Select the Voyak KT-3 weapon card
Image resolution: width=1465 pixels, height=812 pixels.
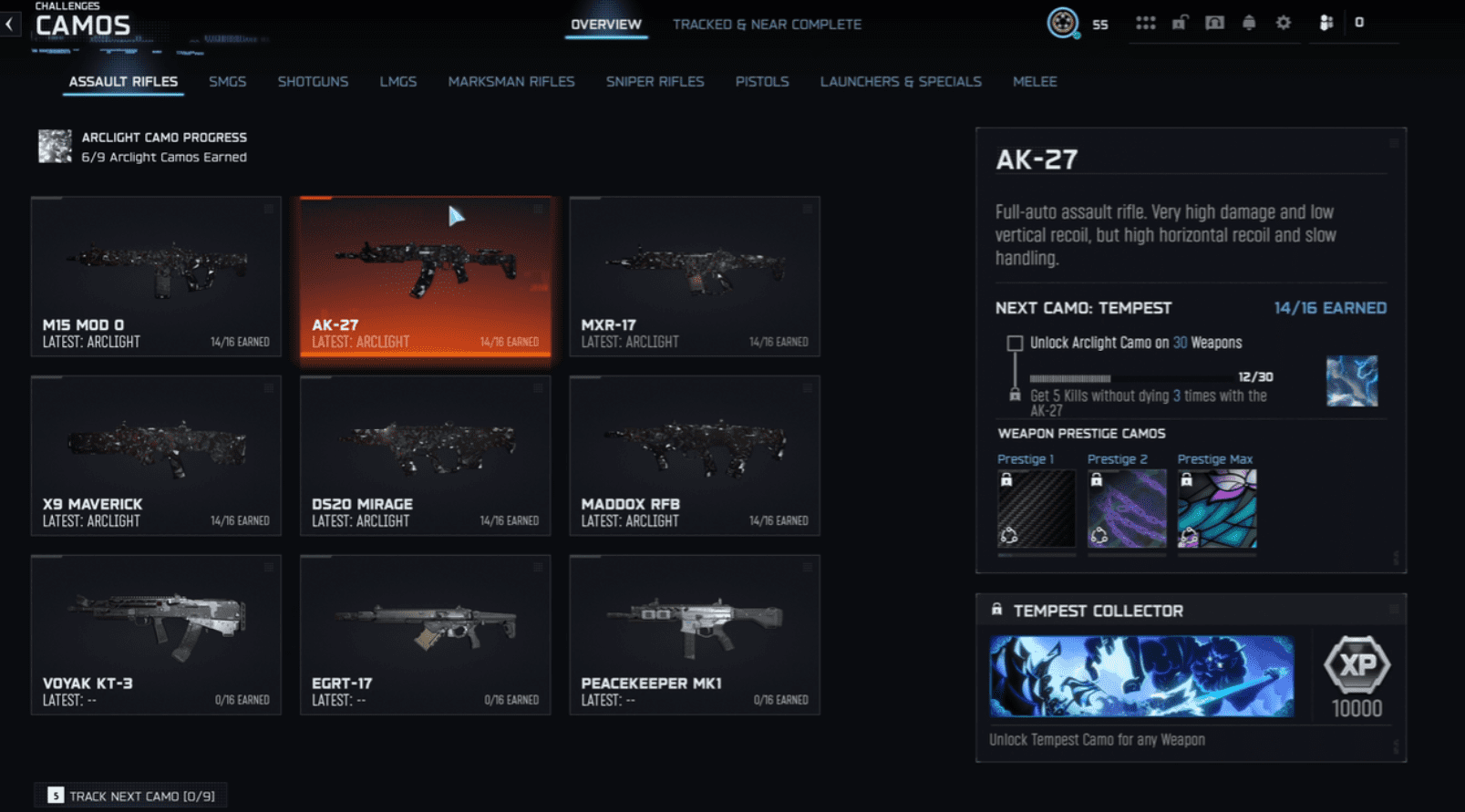[156, 635]
